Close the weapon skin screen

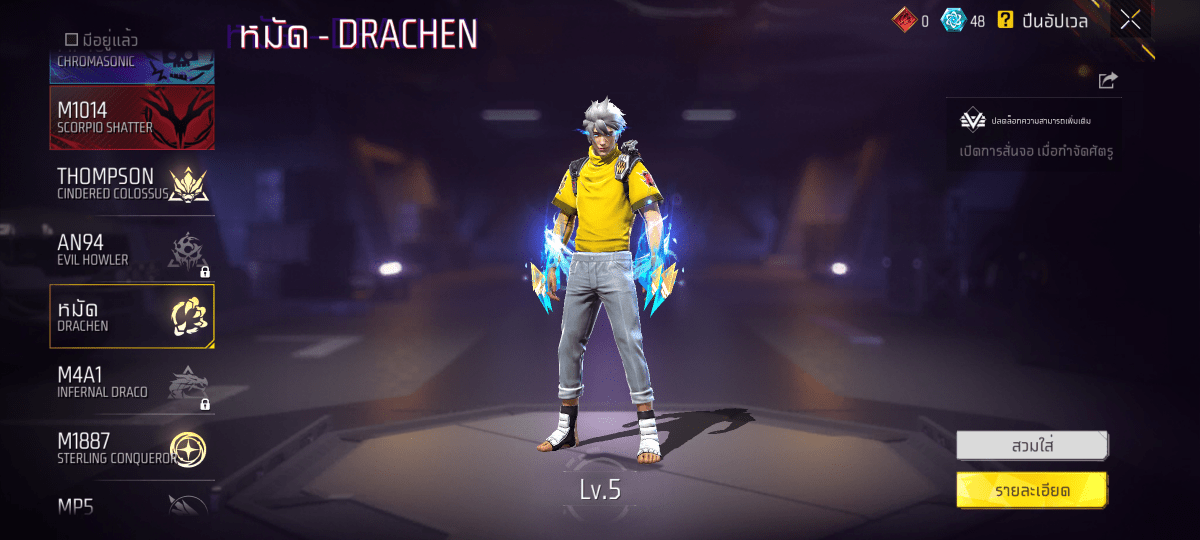point(1130,20)
